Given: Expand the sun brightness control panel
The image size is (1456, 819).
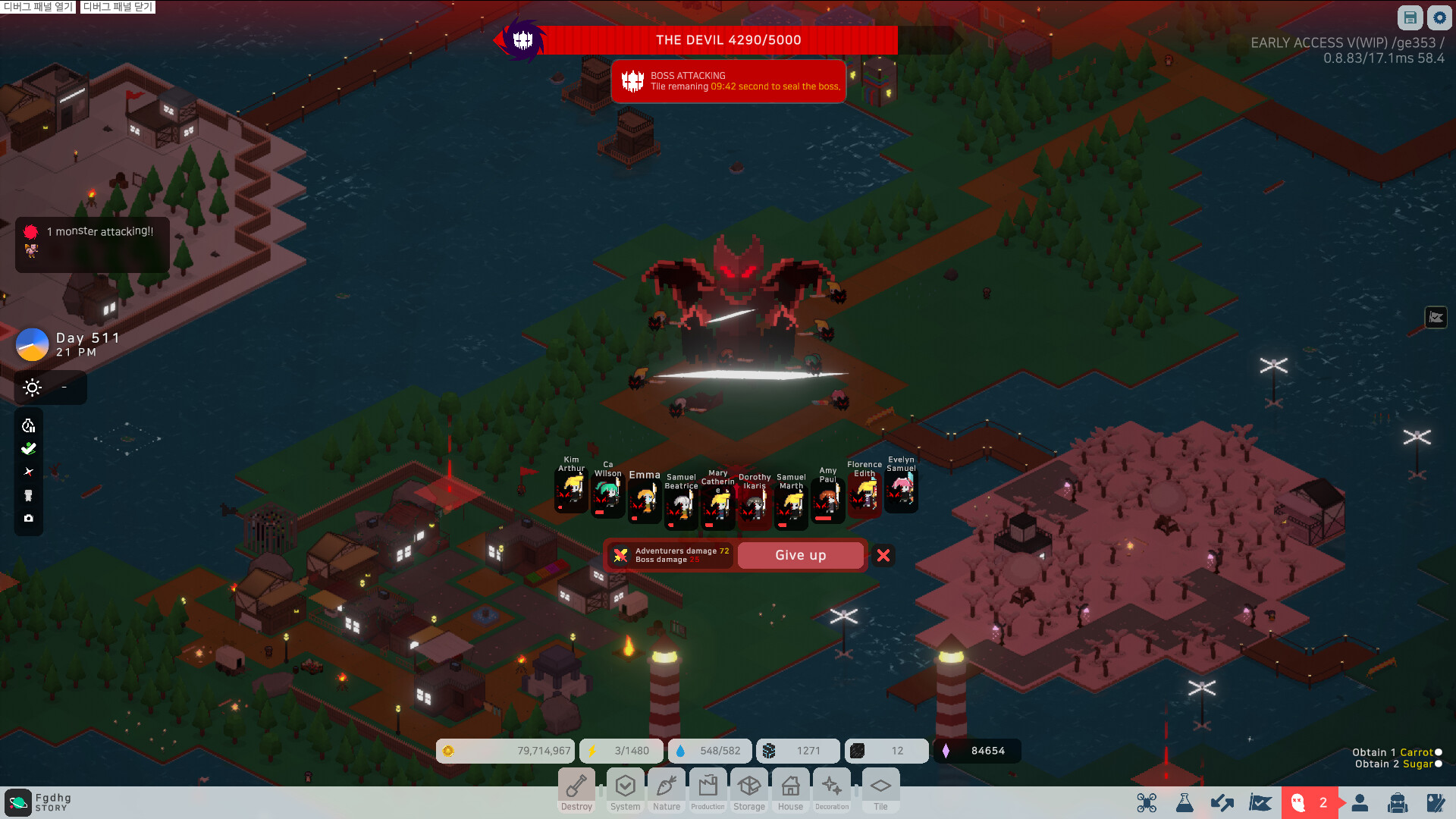Looking at the screenshot, I should (x=32, y=388).
